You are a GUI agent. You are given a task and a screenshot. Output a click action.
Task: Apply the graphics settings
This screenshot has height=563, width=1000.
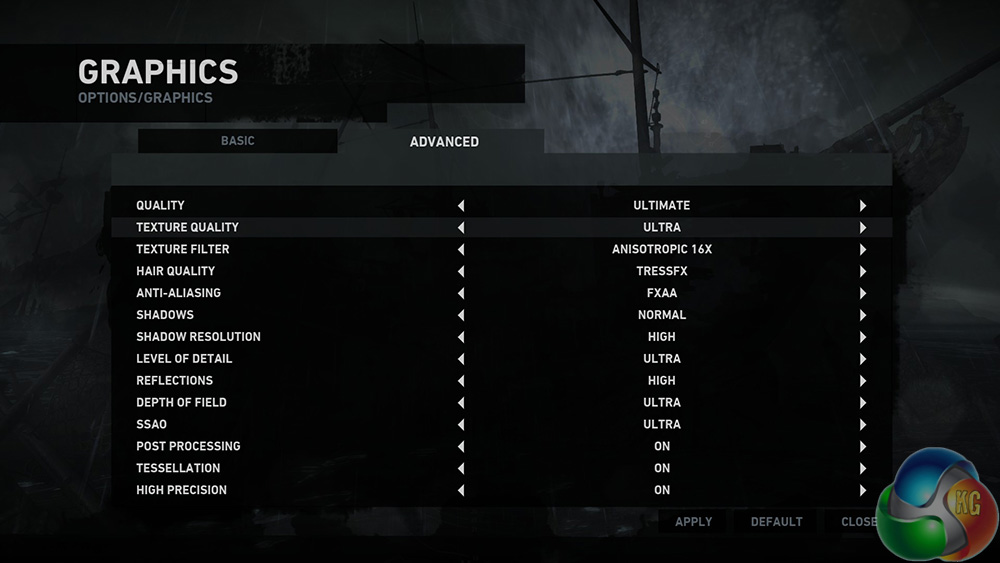pyautogui.click(x=693, y=522)
